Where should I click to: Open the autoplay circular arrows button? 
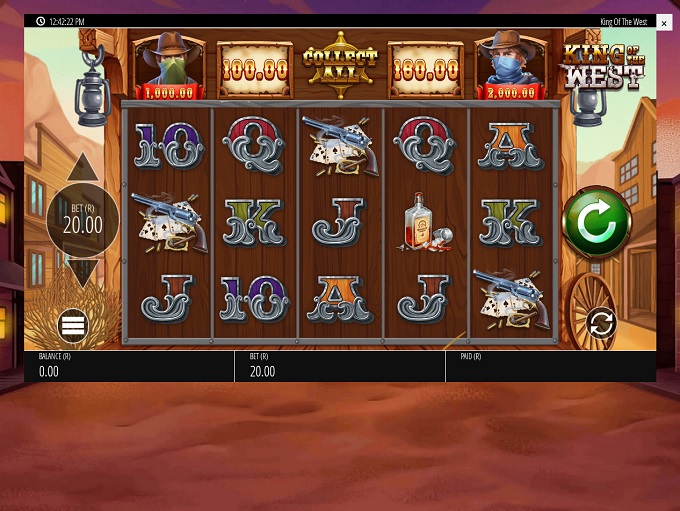pos(601,323)
